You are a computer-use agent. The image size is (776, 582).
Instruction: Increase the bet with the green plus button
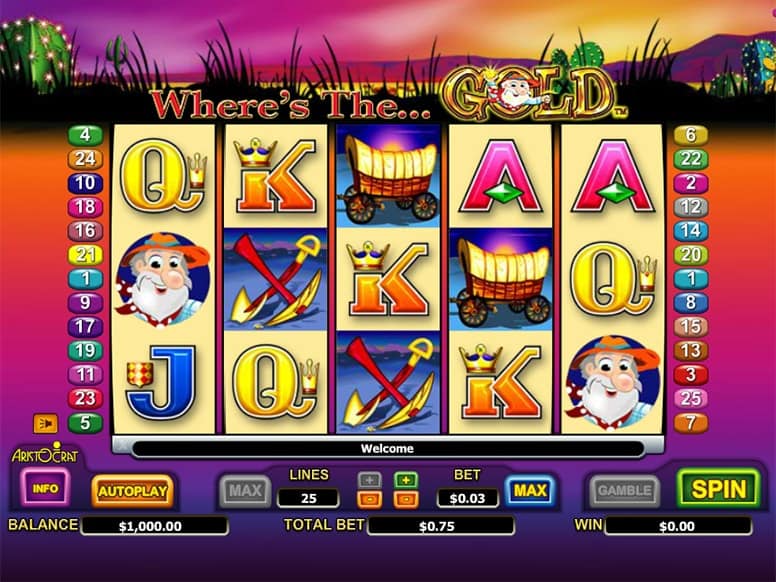[x=405, y=479]
